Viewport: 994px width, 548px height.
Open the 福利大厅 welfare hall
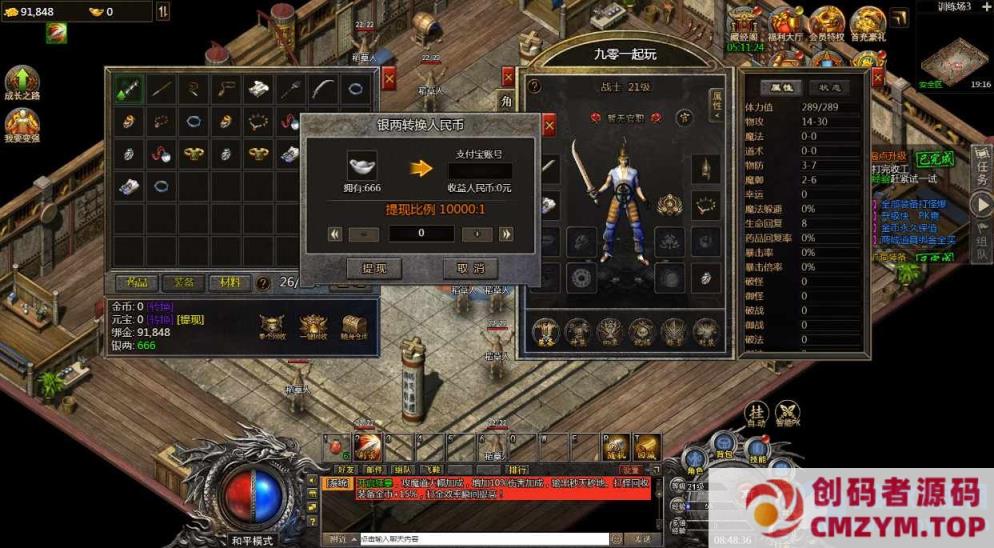(785, 24)
